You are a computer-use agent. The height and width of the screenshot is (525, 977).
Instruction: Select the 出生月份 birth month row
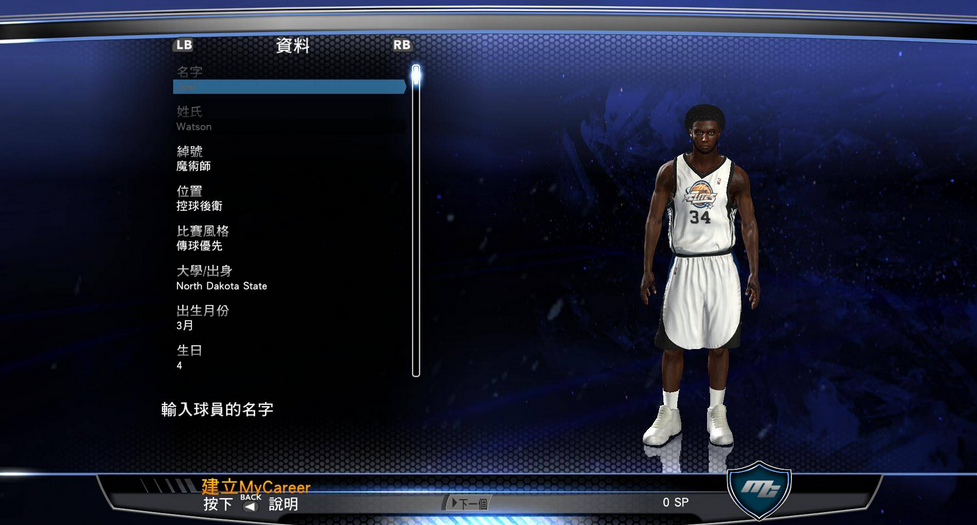289,318
